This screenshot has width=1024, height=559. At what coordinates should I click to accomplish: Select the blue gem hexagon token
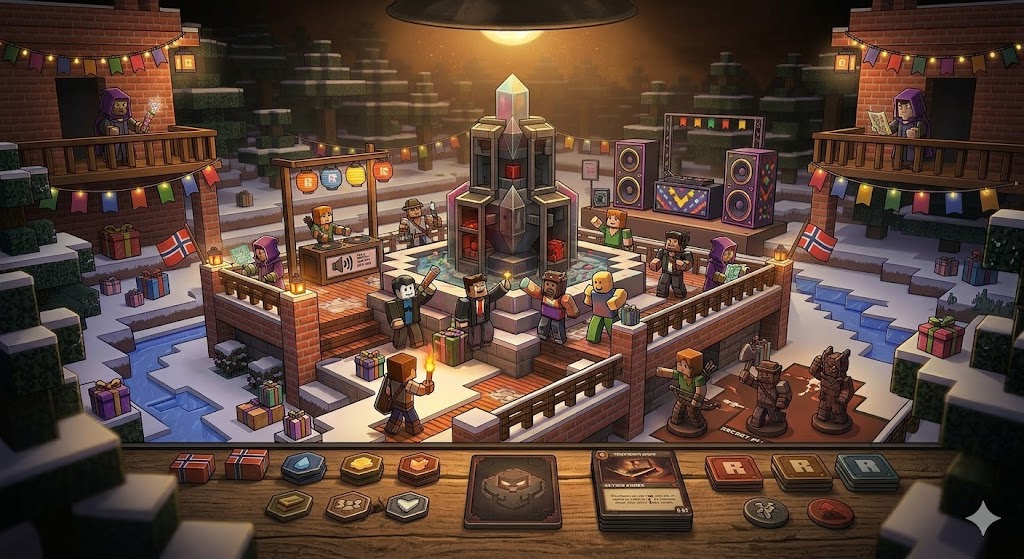click(x=301, y=467)
